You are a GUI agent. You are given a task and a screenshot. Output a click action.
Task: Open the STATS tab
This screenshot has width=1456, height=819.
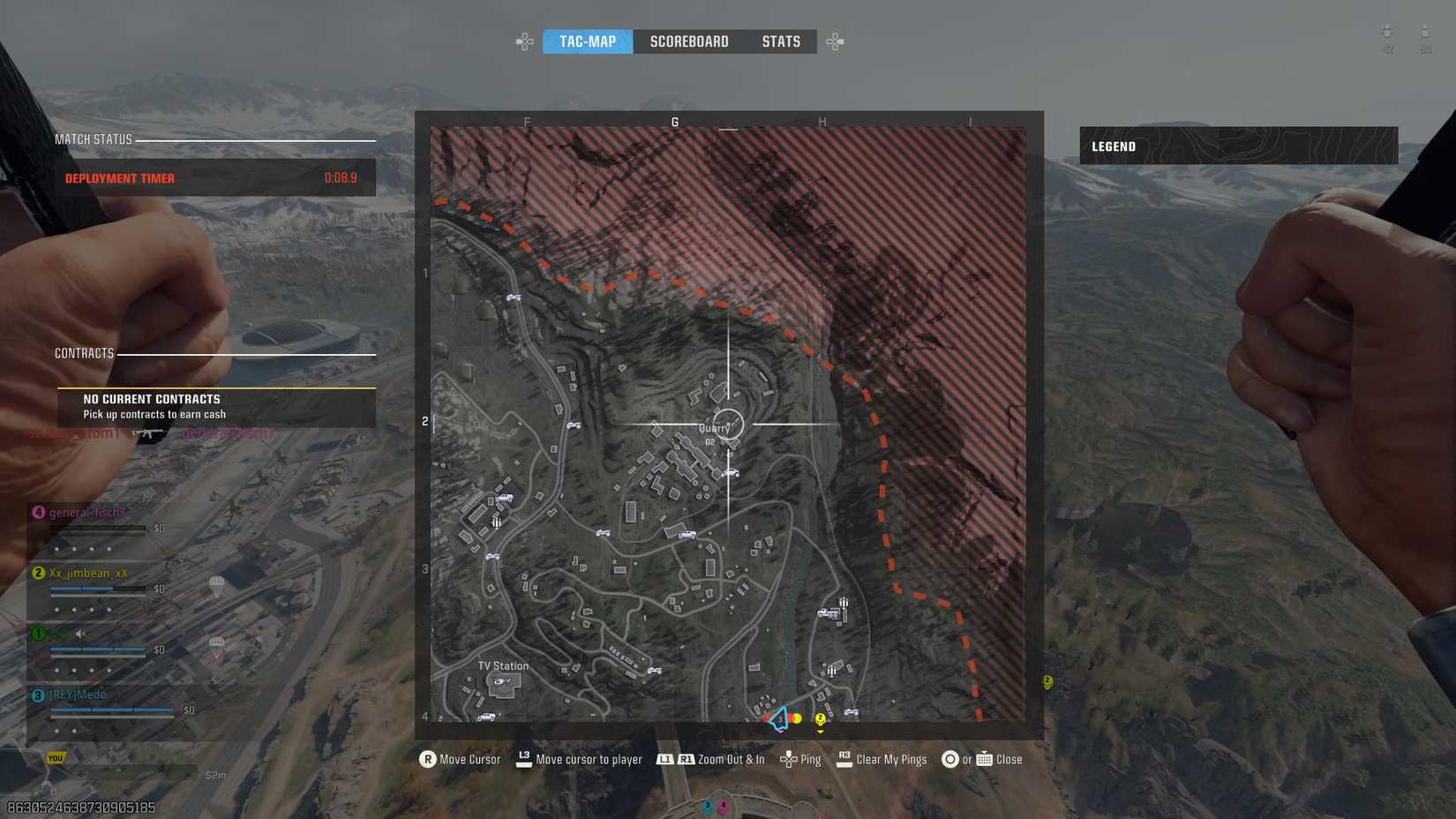pos(781,41)
